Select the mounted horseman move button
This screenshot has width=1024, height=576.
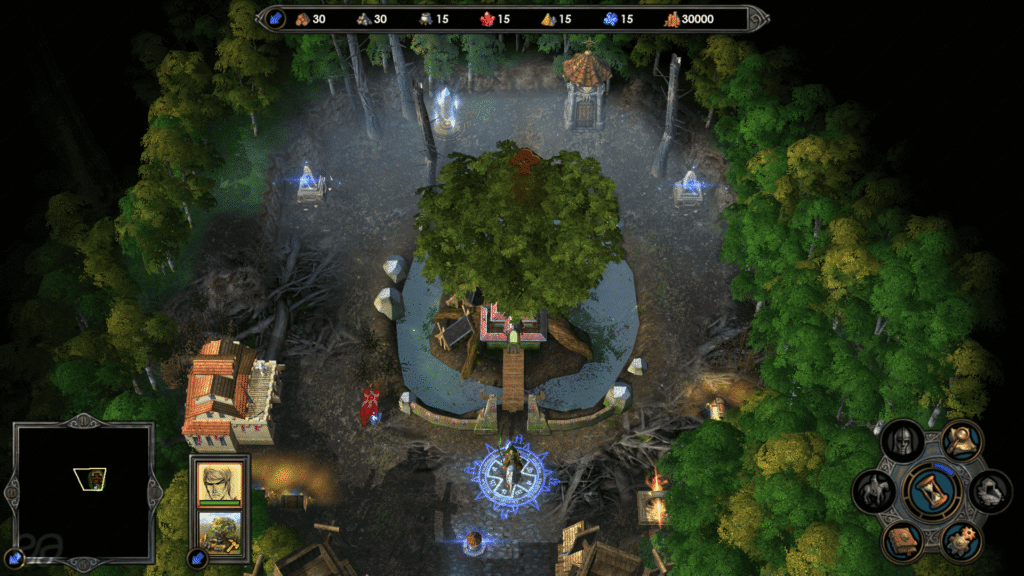coord(873,491)
